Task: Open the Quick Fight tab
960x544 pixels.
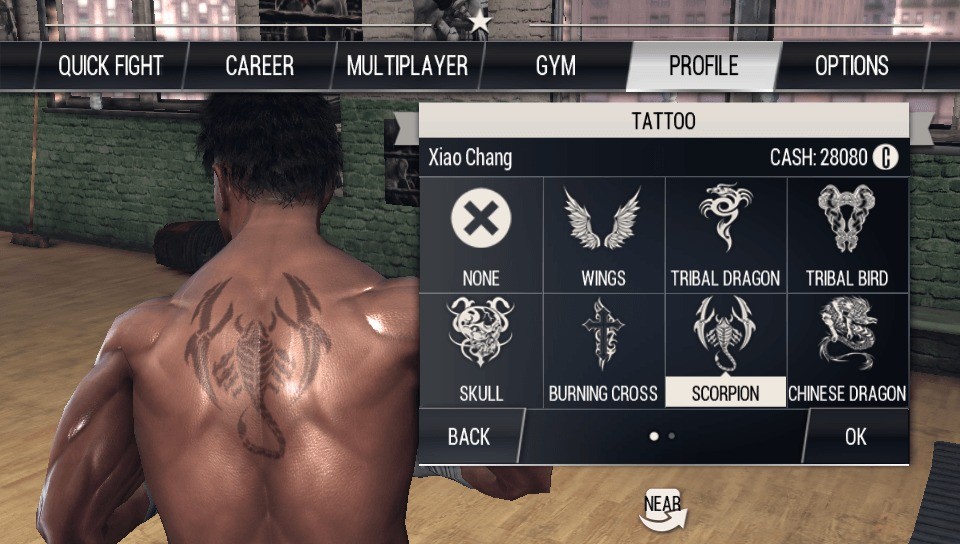Action: (109, 67)
